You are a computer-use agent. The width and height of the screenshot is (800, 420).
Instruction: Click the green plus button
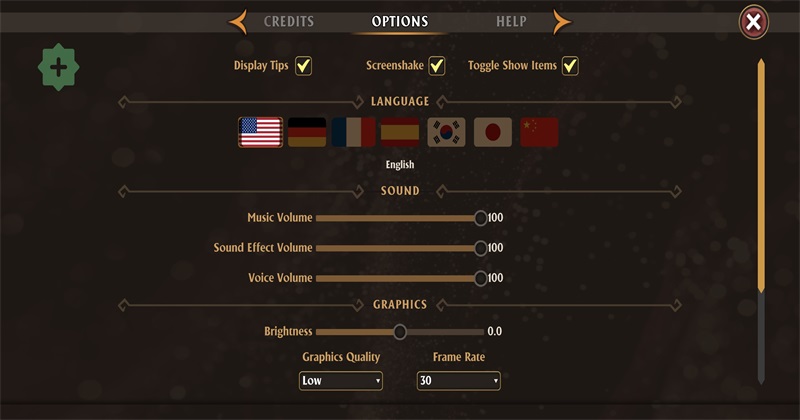(58, 68)
